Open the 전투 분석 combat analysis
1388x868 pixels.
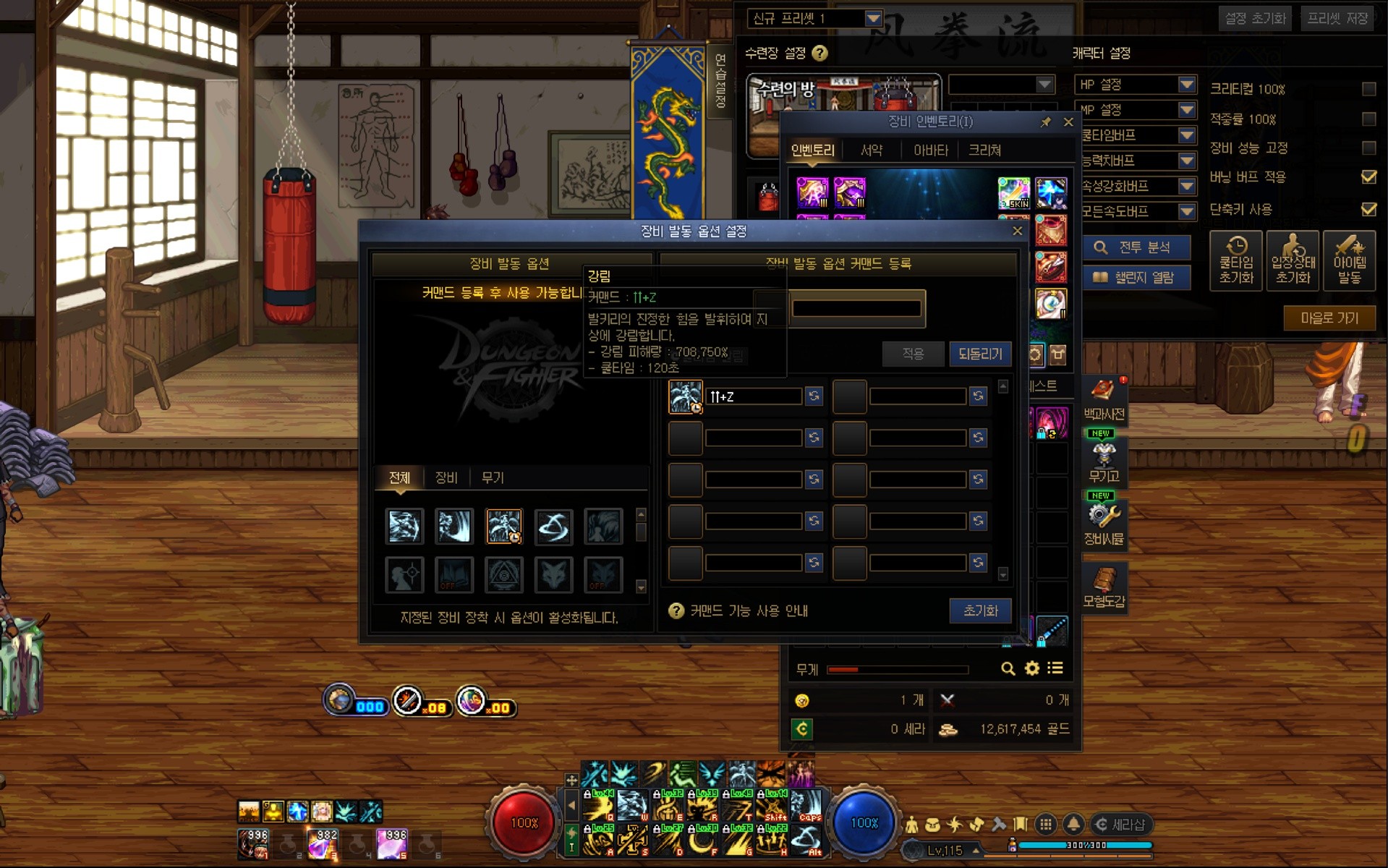click(x=1136, y=247)
